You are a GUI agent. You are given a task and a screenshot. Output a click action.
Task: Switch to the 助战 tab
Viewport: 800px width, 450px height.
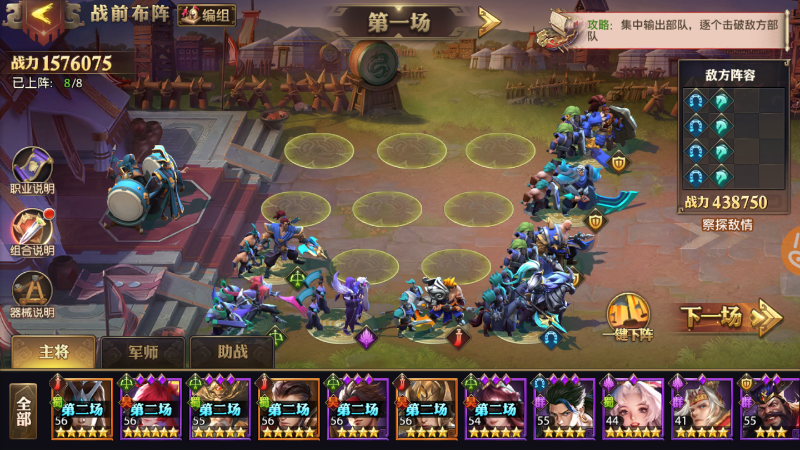[232, 352]
